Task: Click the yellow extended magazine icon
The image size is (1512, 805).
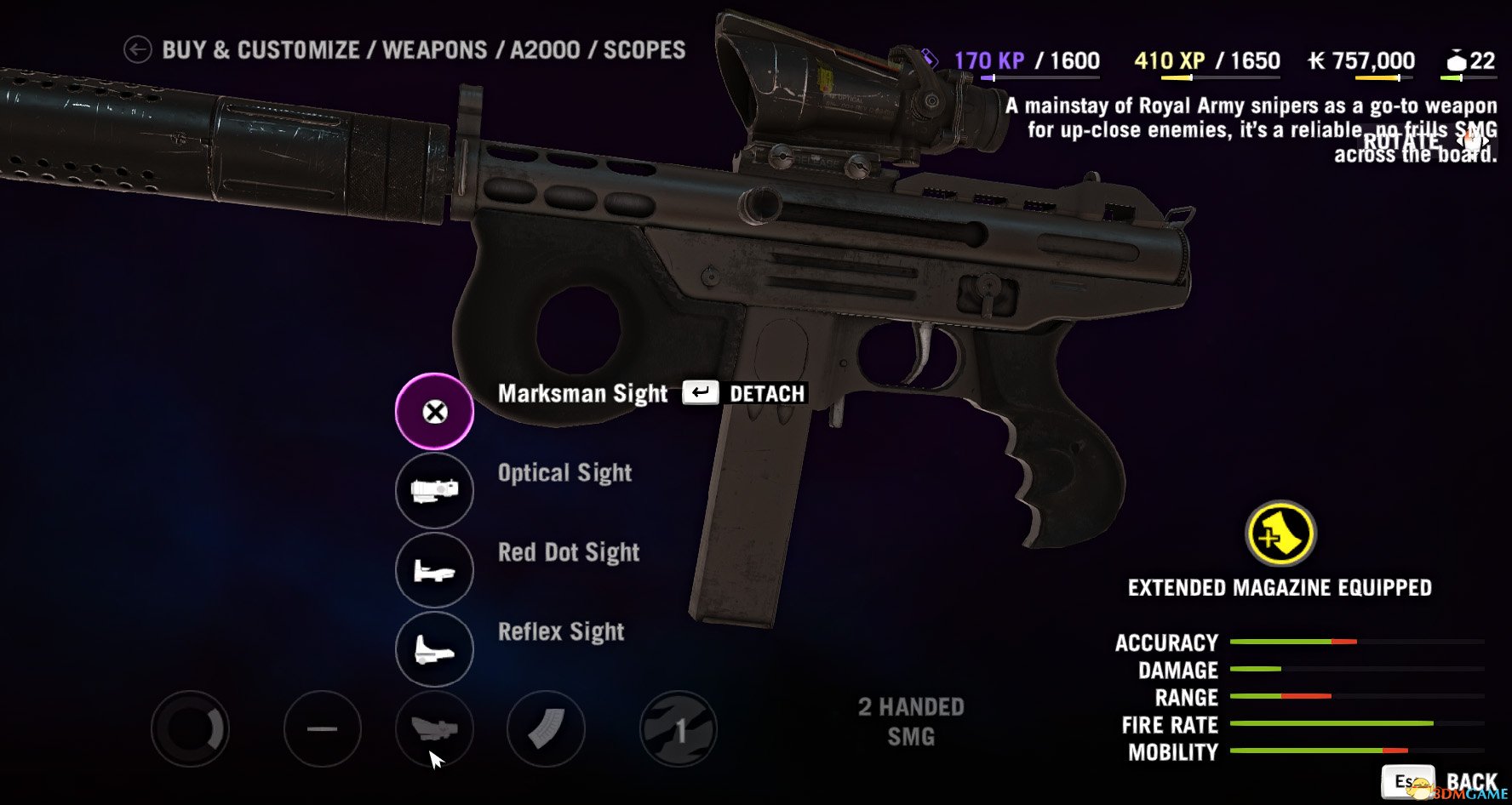Action: [1280, 535]
